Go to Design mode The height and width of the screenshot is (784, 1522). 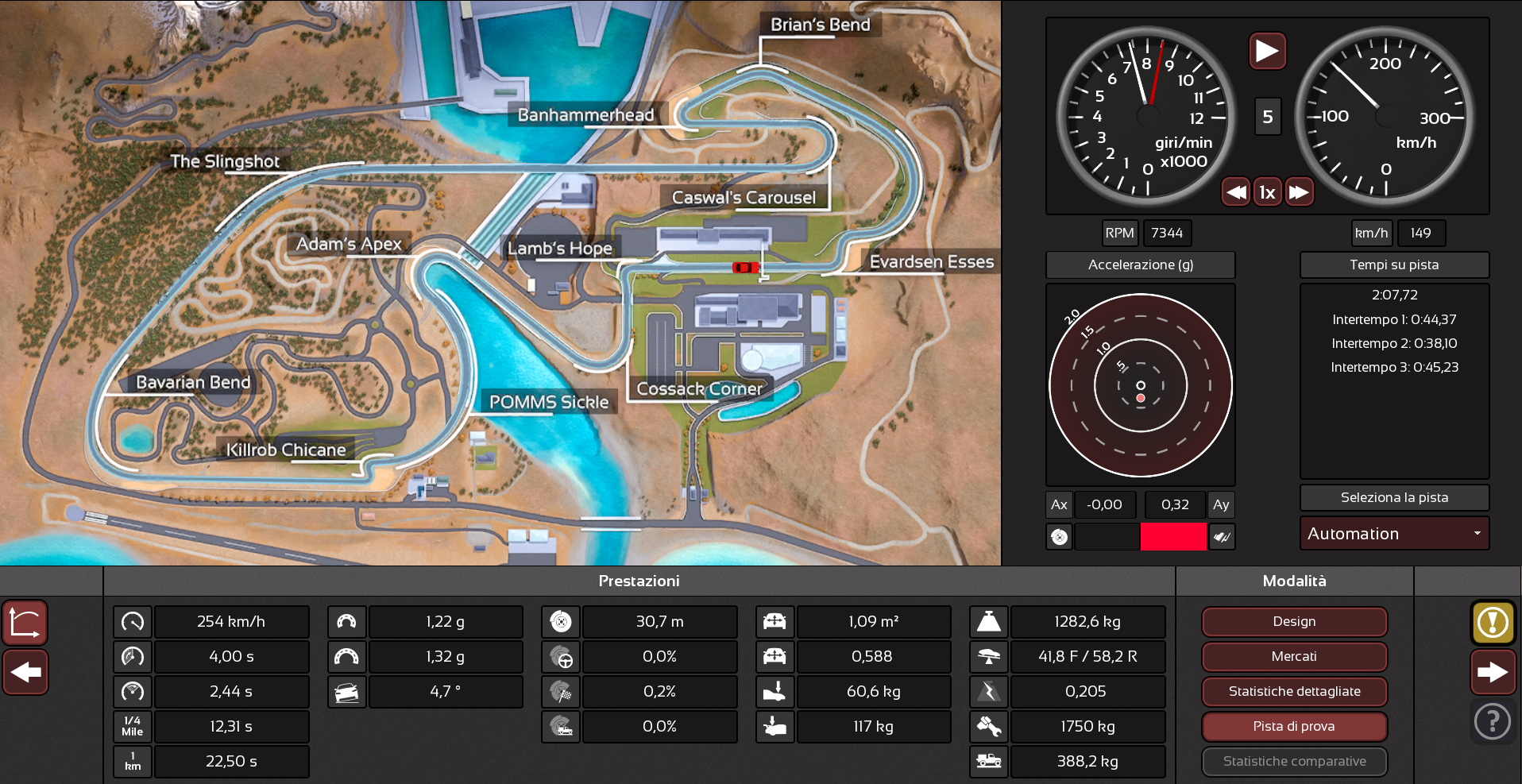tap(1294, 622)
